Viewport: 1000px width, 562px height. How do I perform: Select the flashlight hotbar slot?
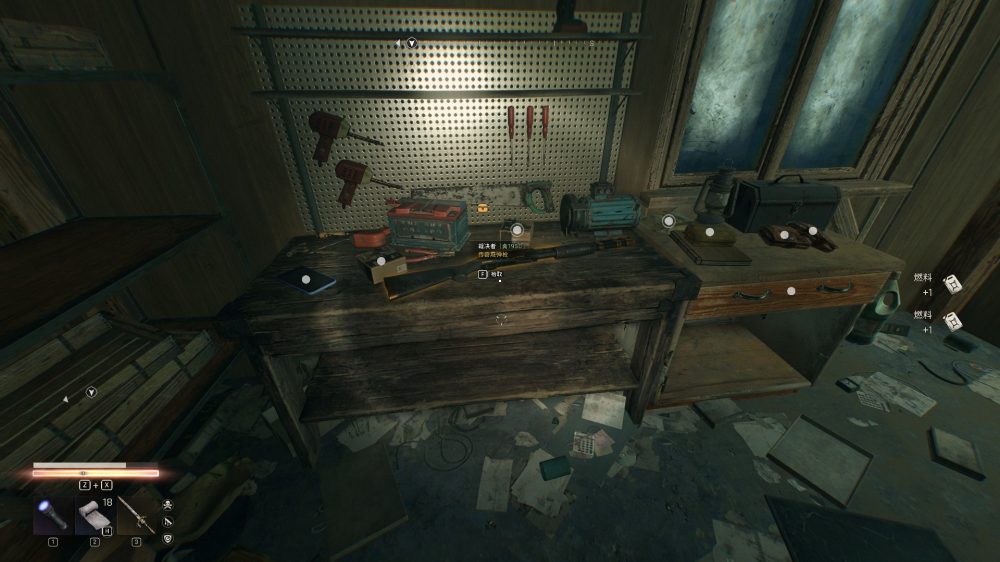pyautogui.click(x=52, y=516)
